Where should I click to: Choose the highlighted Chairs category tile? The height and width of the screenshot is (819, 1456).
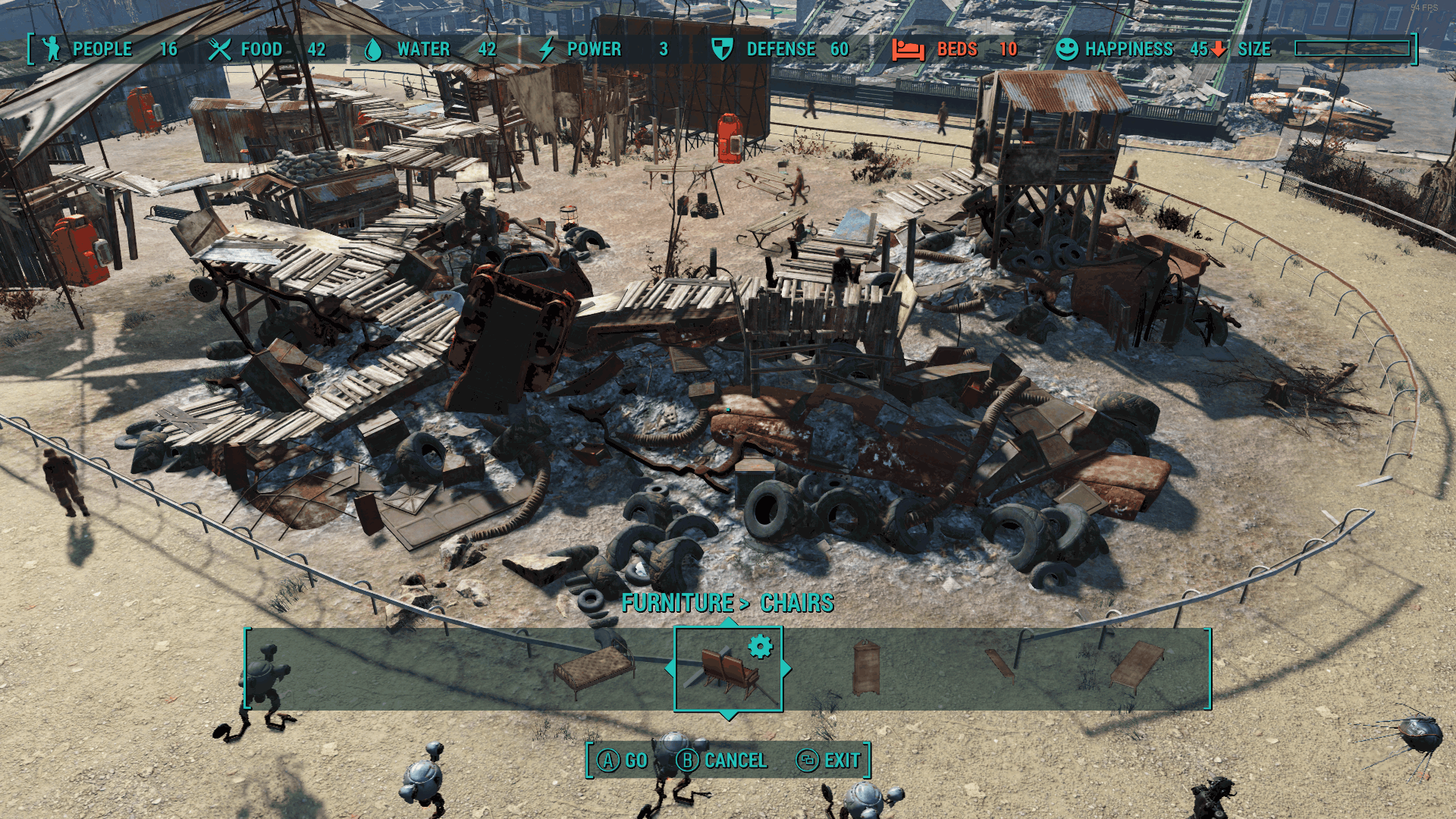click(728, 670)
